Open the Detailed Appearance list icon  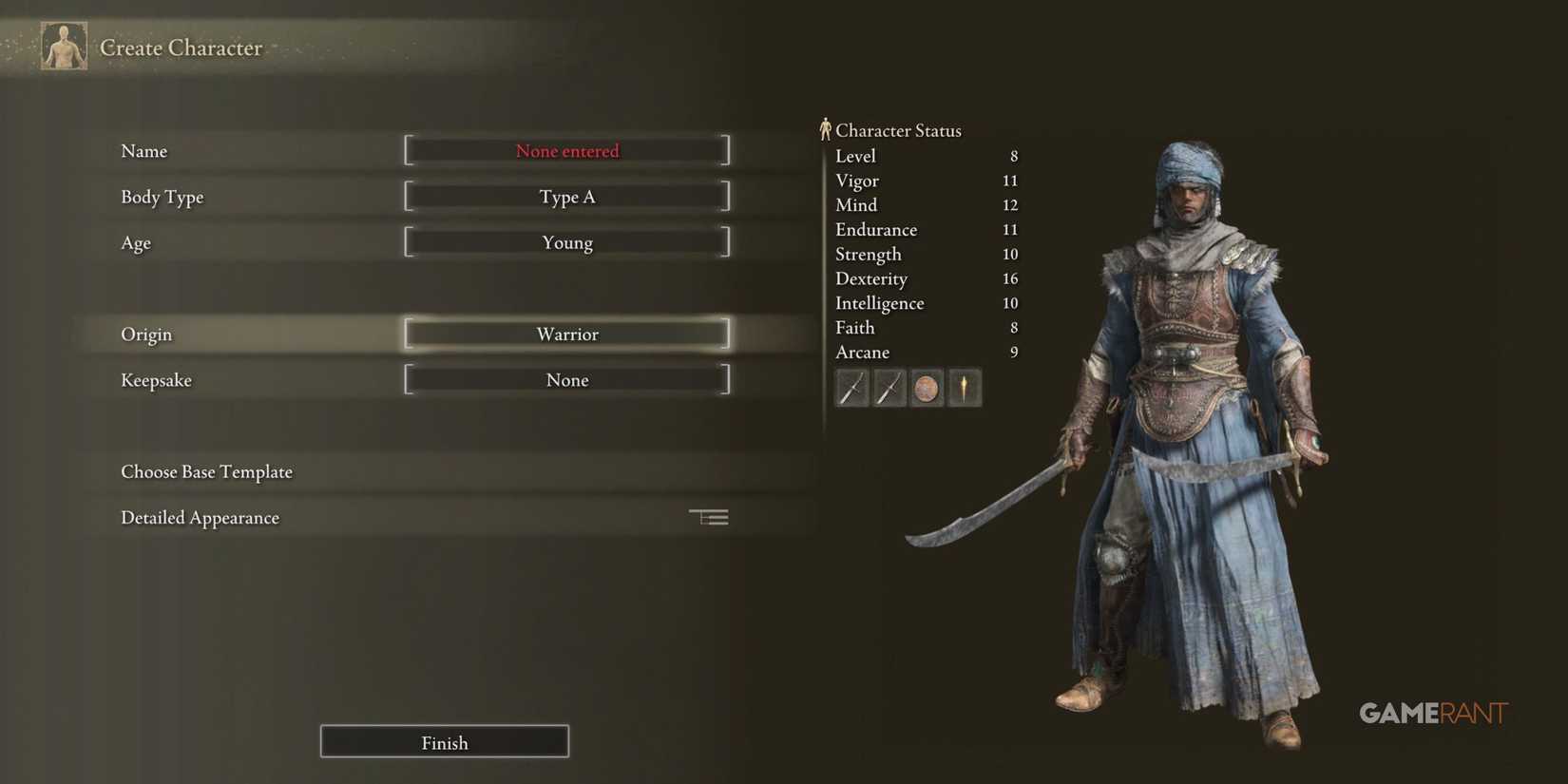pos(708,516)
